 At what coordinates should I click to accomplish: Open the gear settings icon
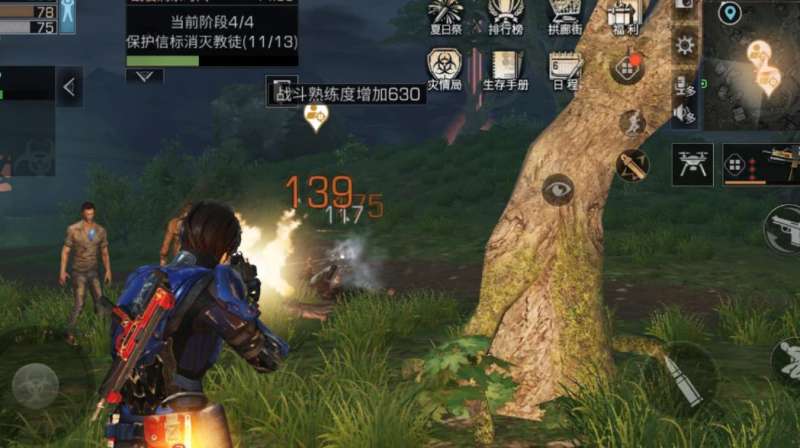[x=685, y=45]
